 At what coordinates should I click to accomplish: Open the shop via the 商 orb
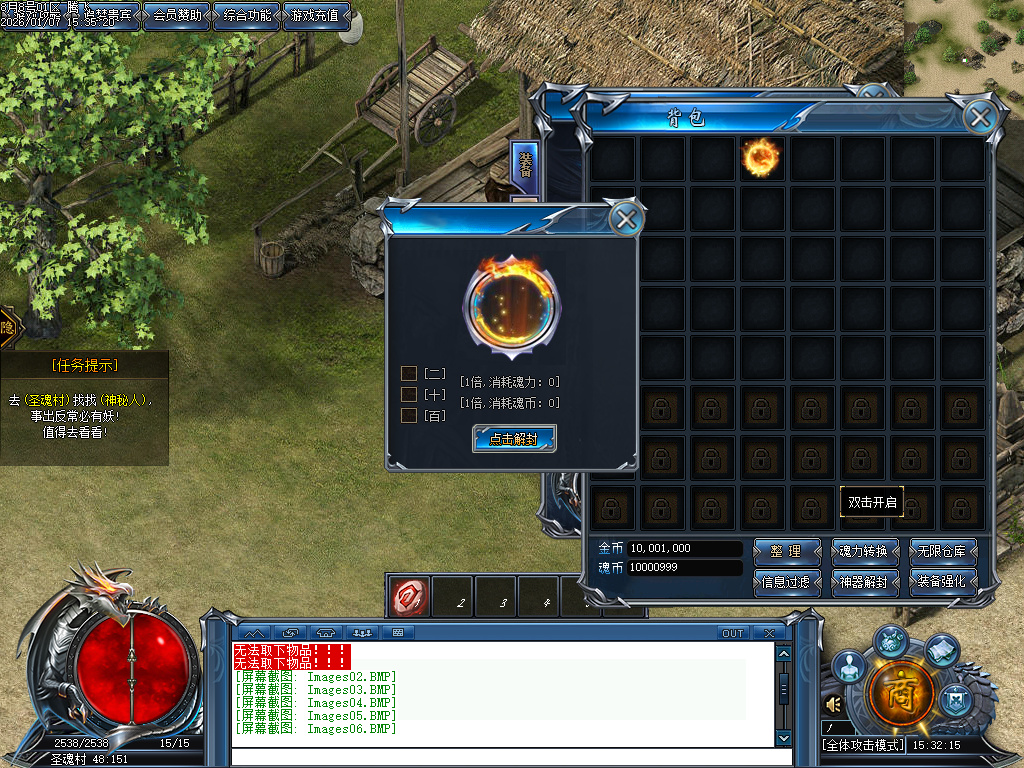tap(902, 693)
